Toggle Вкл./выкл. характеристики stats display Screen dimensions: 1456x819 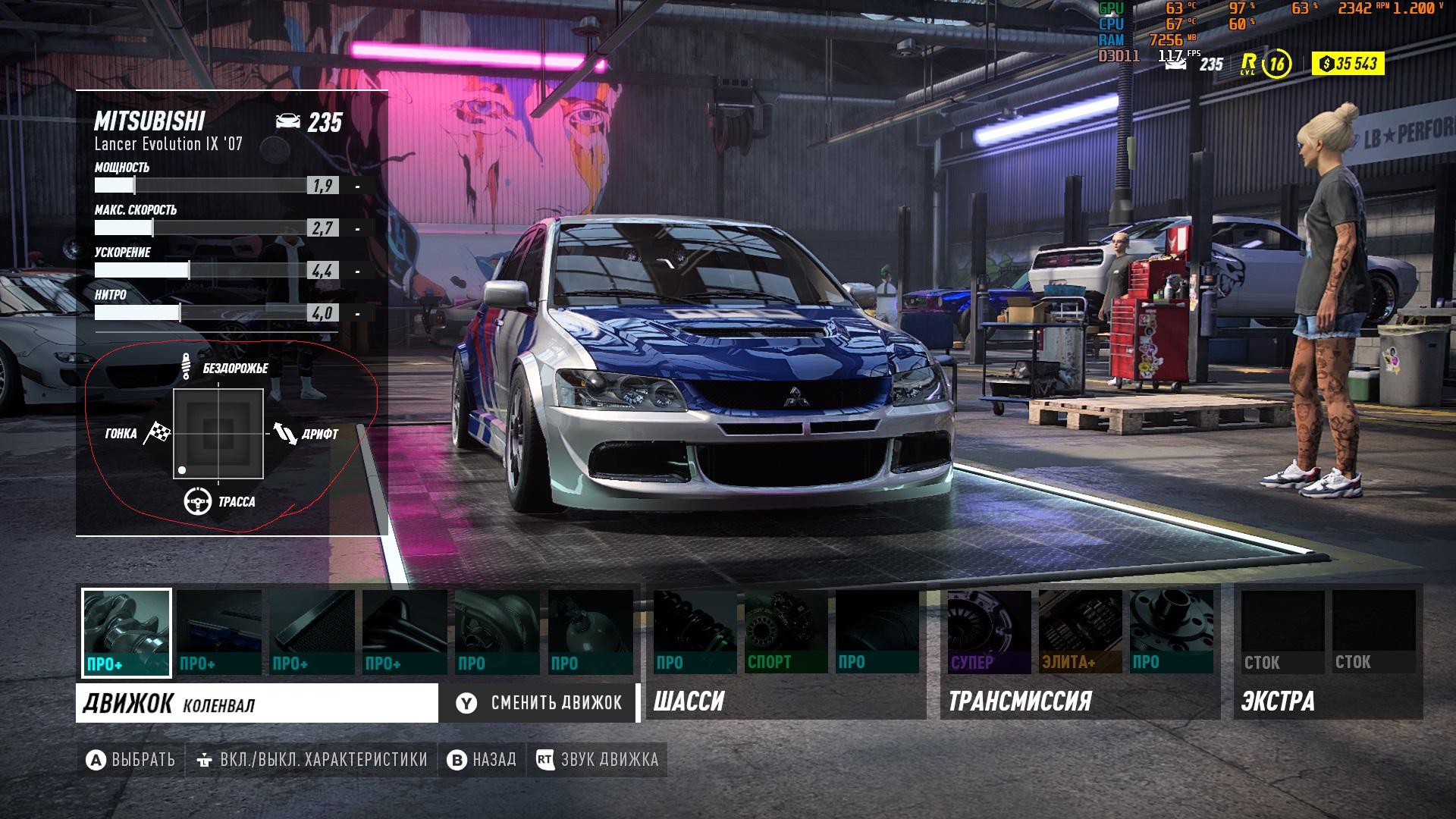point(312,760)
